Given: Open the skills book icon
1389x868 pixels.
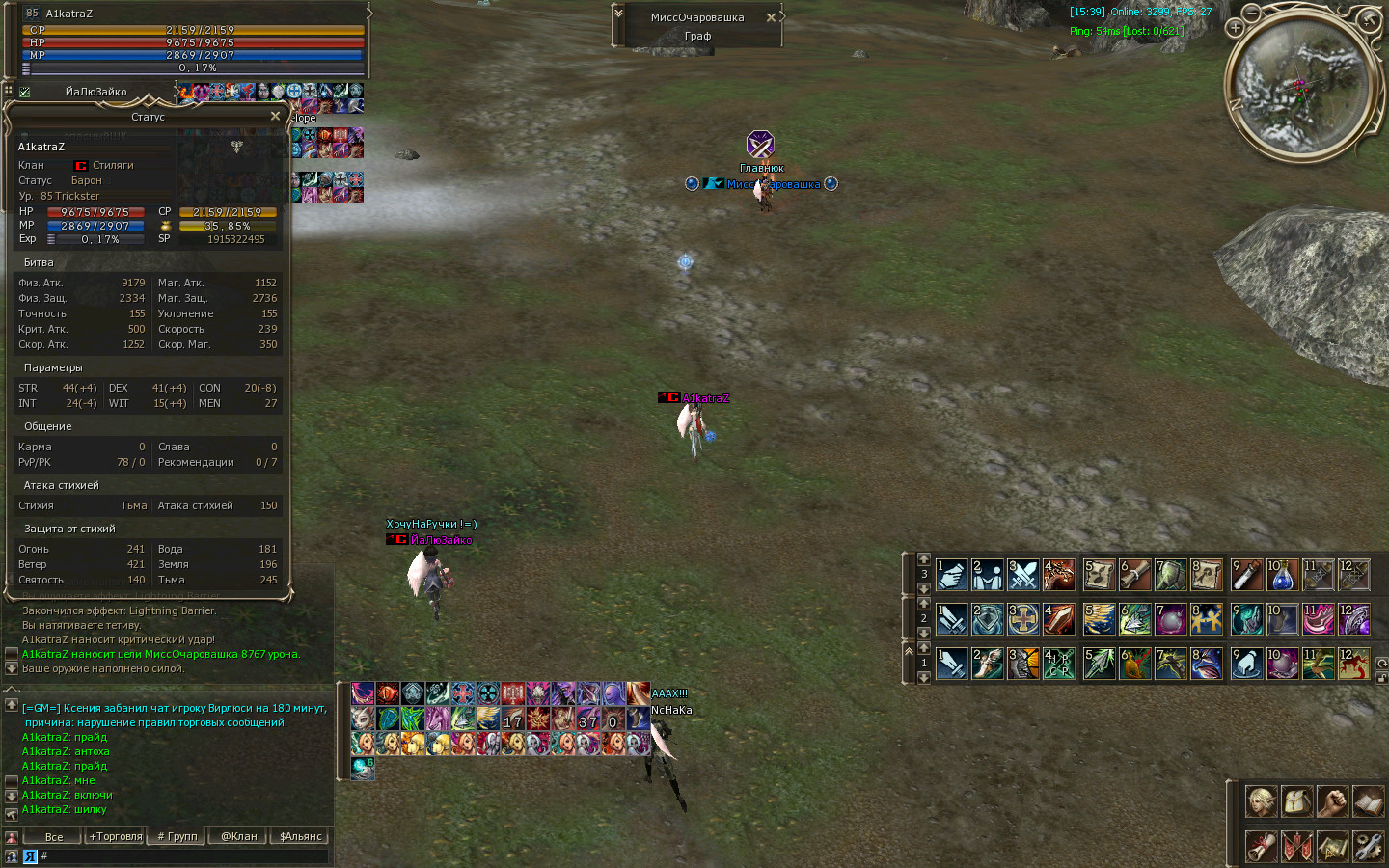Looking at the screenshot, I should coord(1368,801).
